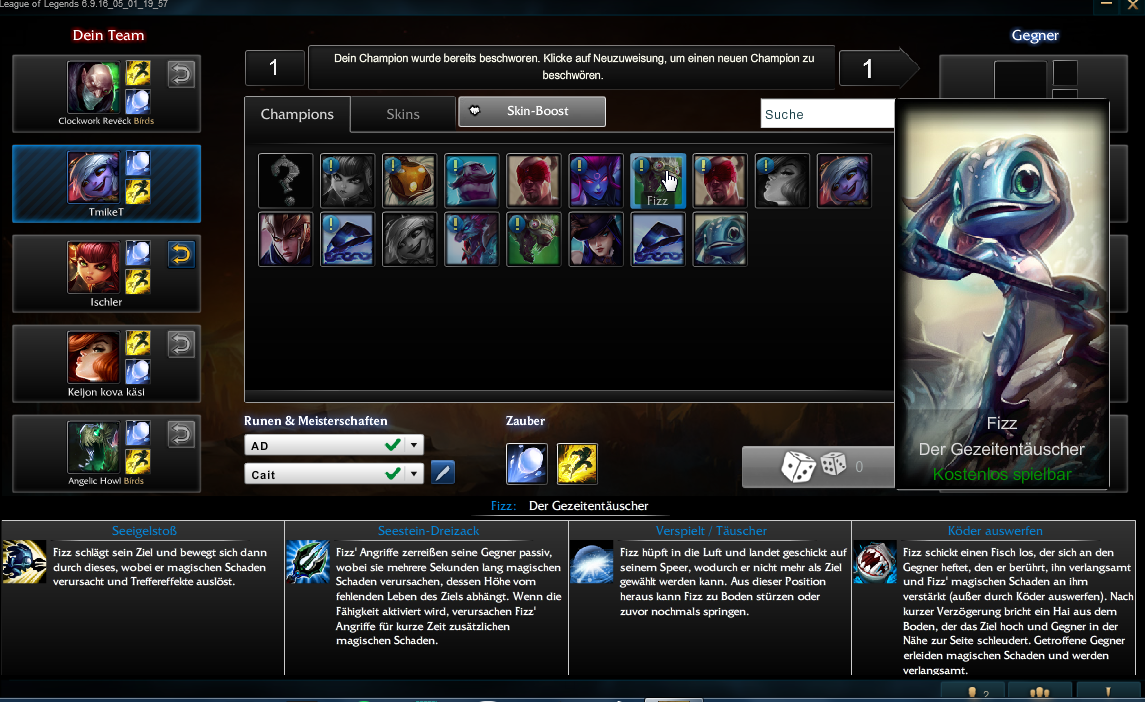Close the League of Legends window
Image resolution: width=1145 pixels, height=702 pixels.
coord(1132,5)
